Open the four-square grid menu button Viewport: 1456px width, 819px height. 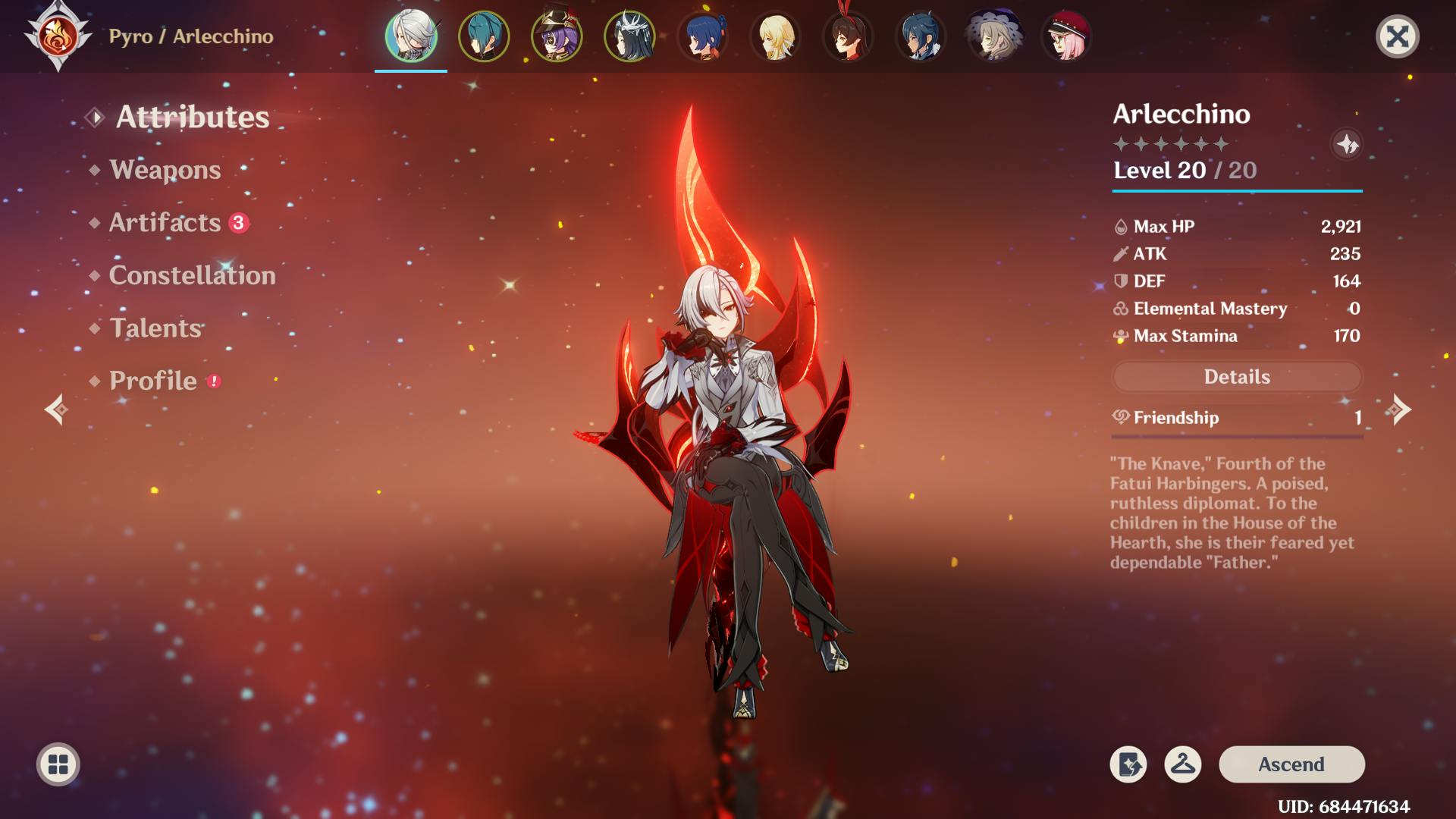pos(58,764)
